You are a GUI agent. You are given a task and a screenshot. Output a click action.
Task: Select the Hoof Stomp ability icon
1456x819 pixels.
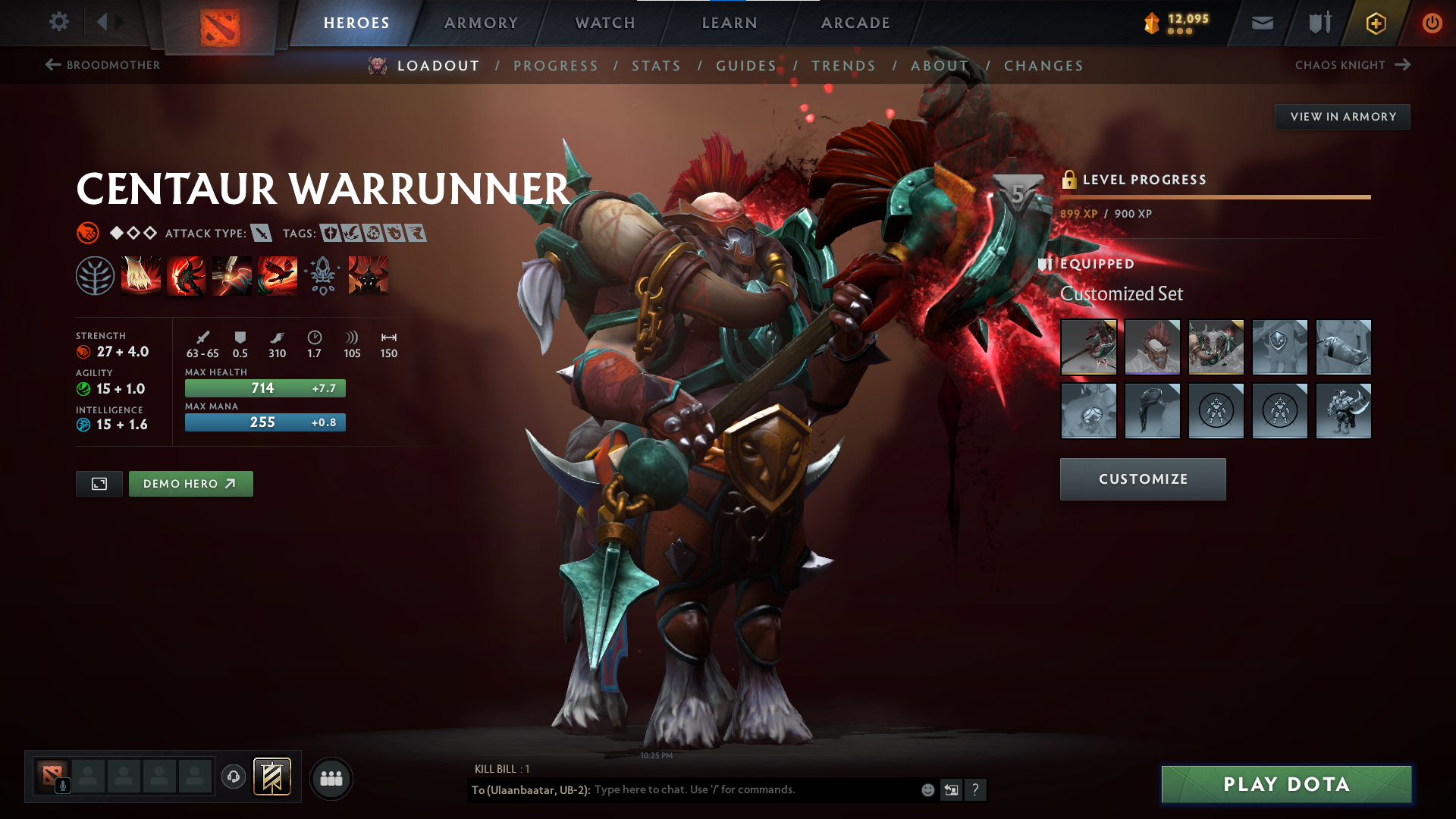click(x=140, y=275)
